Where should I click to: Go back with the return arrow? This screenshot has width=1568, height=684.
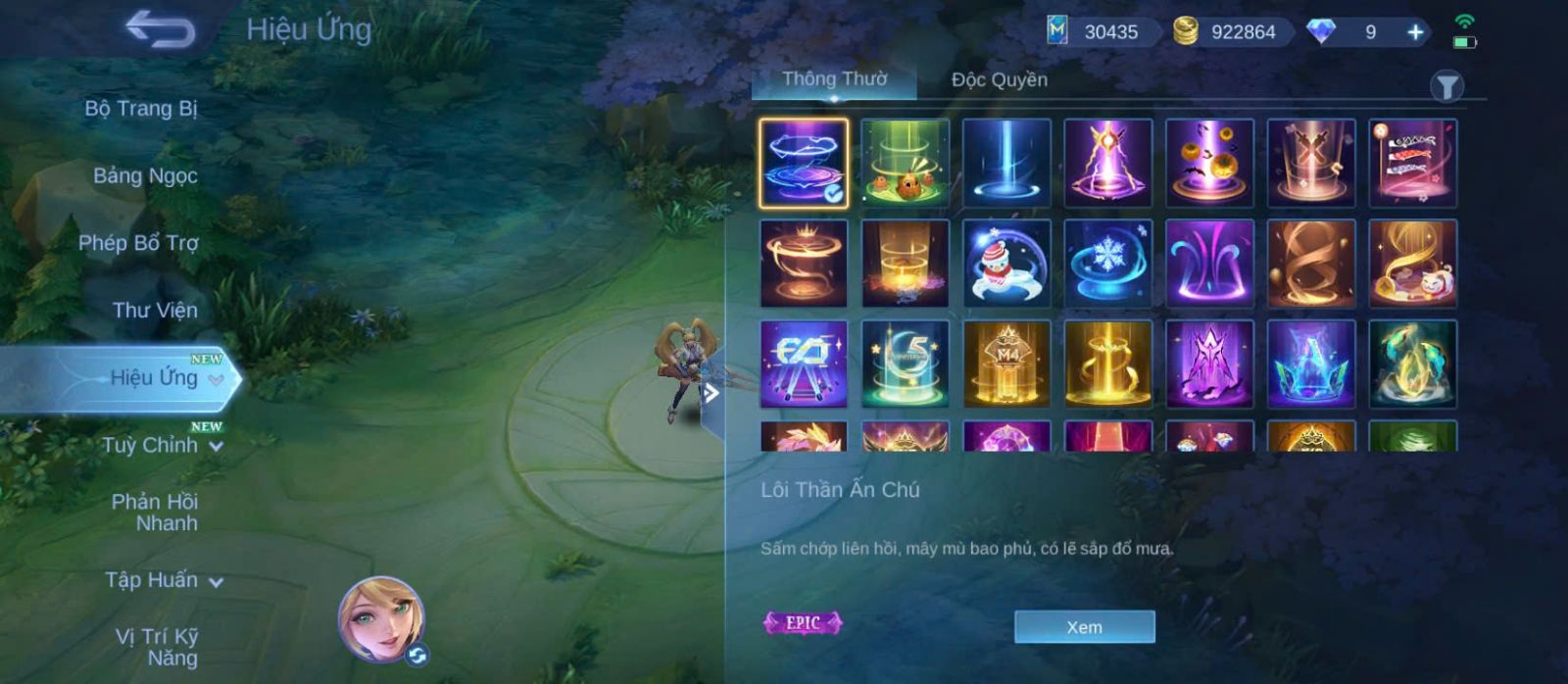[x=161, y=29]
